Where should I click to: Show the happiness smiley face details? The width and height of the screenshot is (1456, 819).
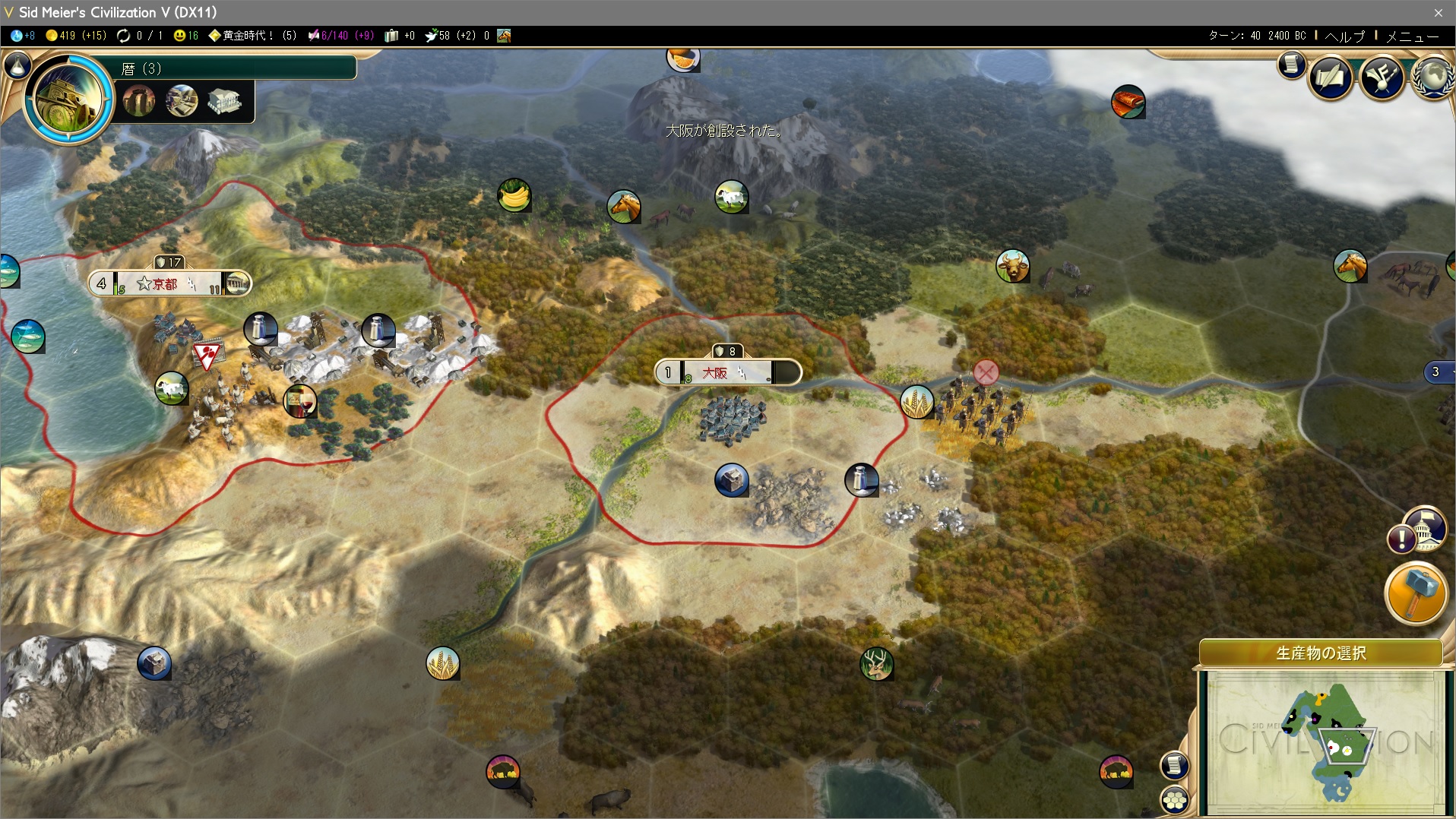click(x=185, y=36)
